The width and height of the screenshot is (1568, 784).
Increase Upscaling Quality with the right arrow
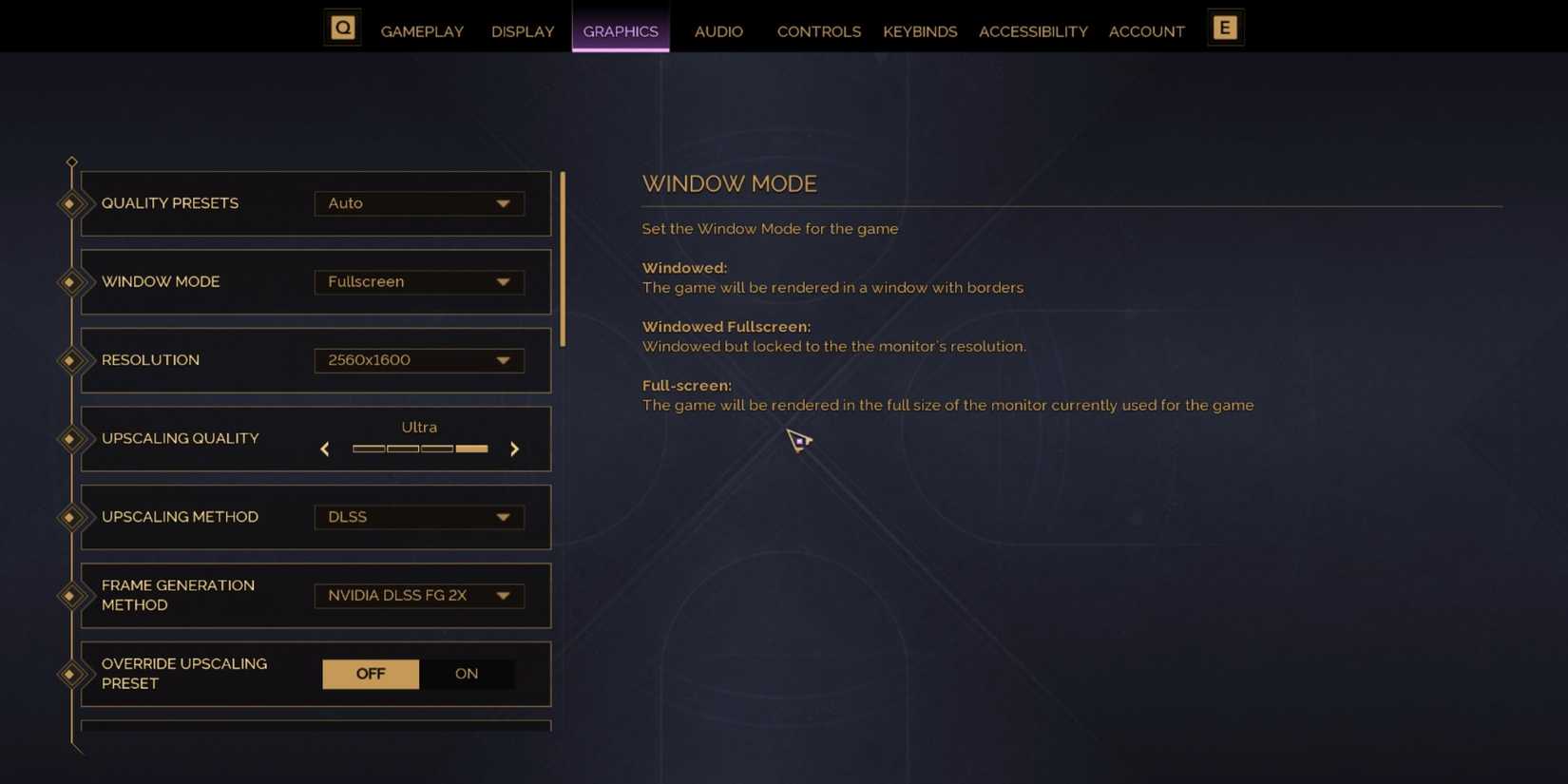coord(514,449)
